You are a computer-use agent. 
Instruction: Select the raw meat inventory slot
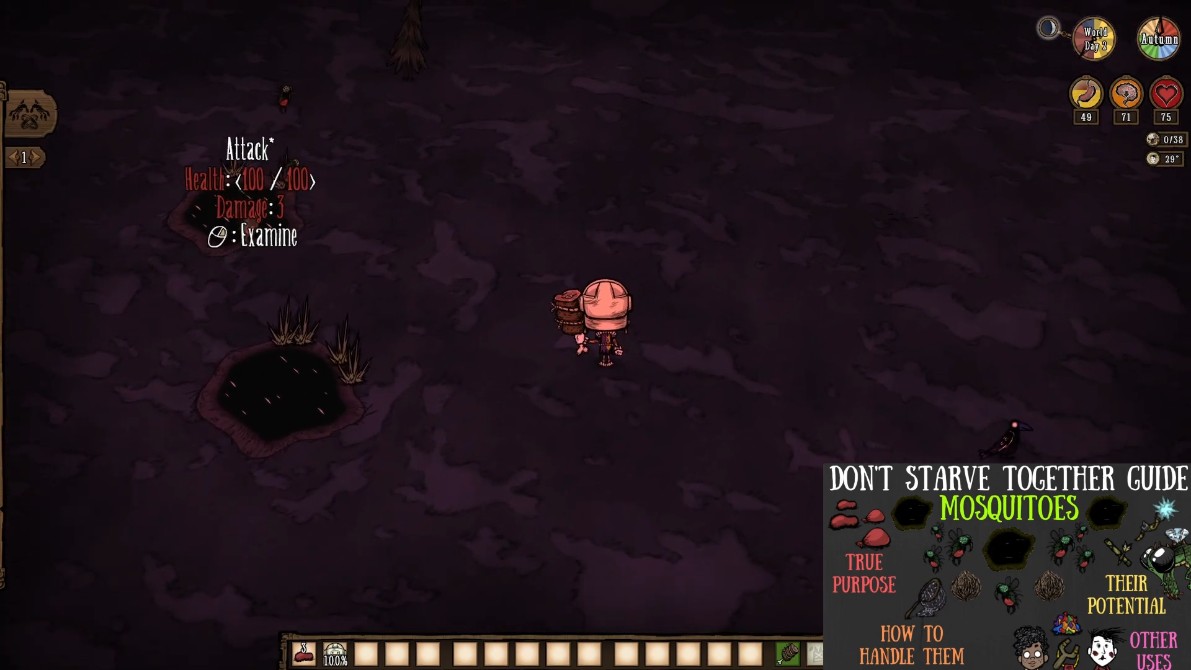pos(304,654)
